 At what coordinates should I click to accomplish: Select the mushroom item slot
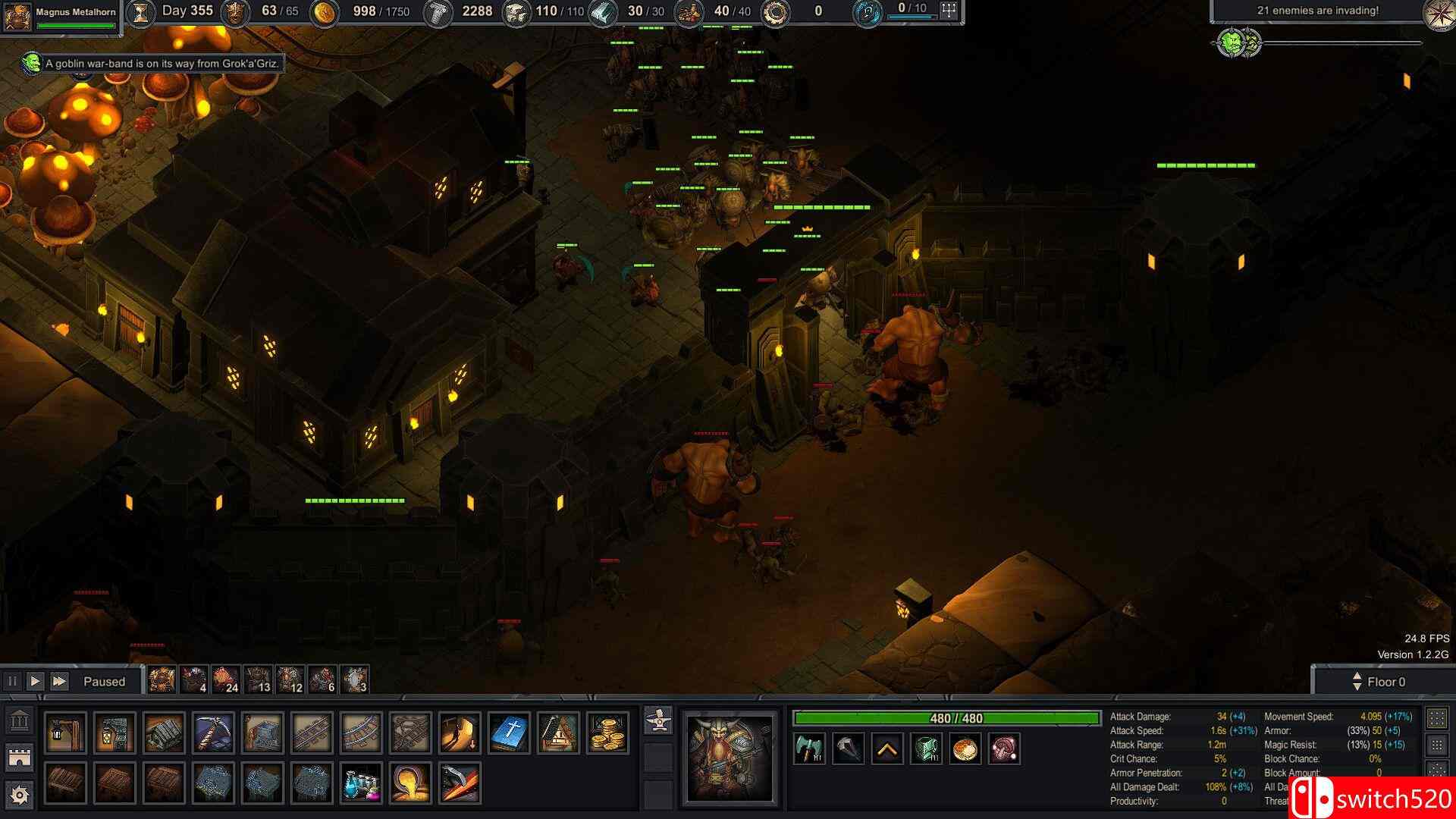[1004, 749]
